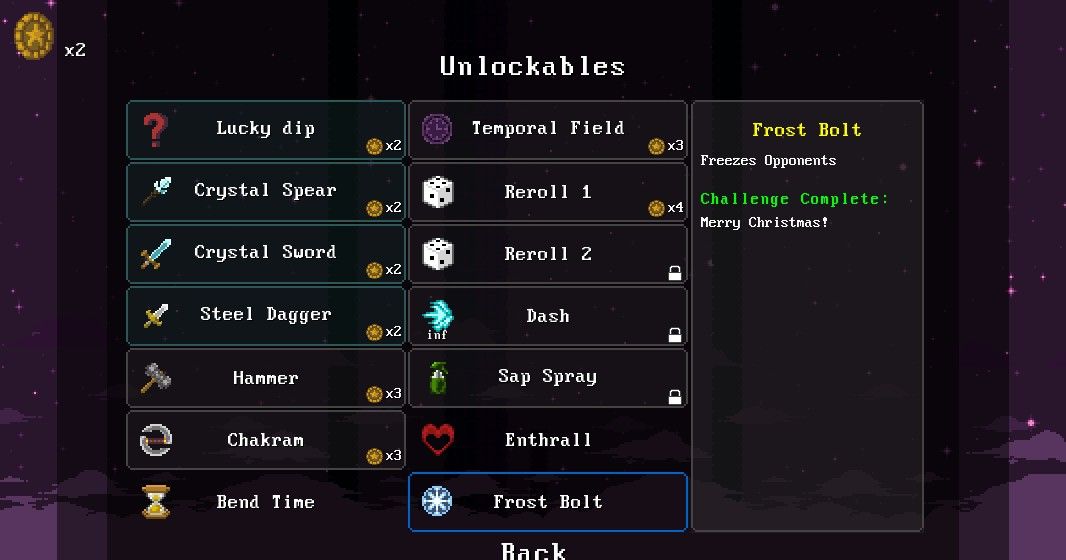
Task: Pick the Hammer unlockable
Action: [x=265, y=378]
